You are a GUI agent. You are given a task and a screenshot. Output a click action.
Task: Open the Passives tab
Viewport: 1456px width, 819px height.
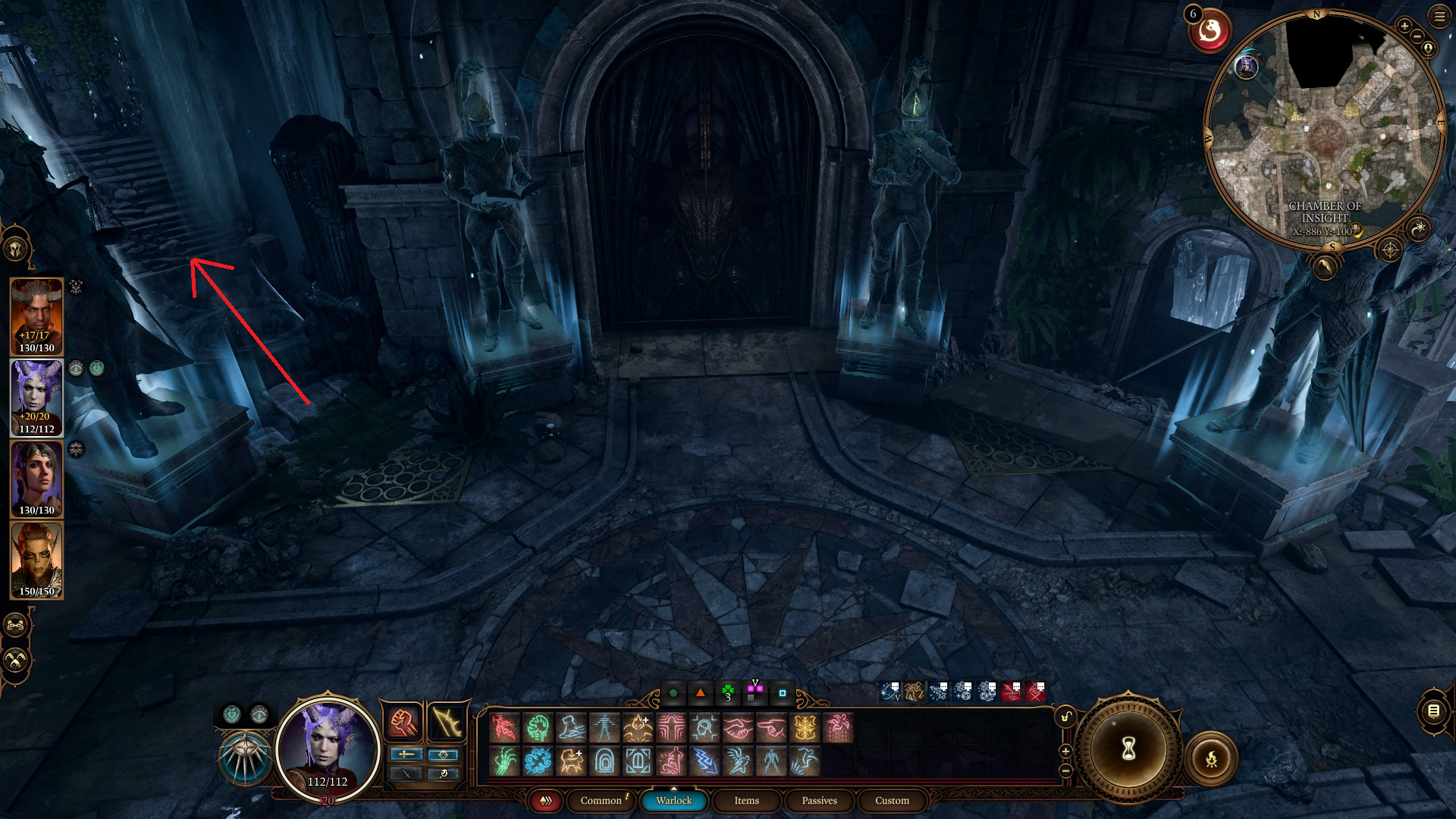click(818, 801)
